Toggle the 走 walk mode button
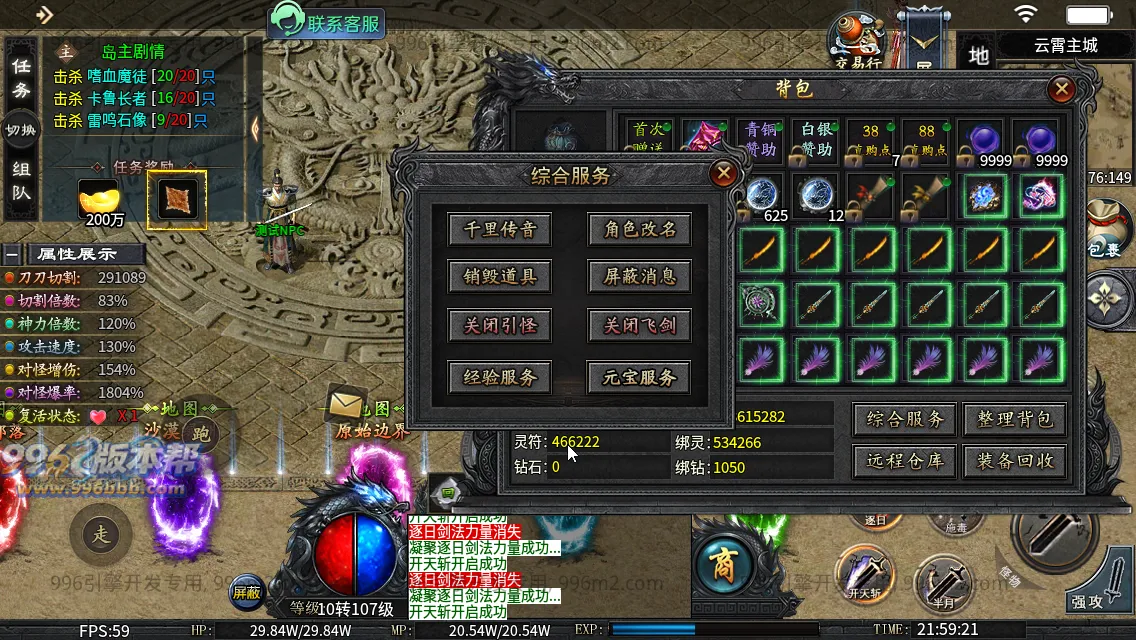 pyautogui.click(x=101, y=535)
